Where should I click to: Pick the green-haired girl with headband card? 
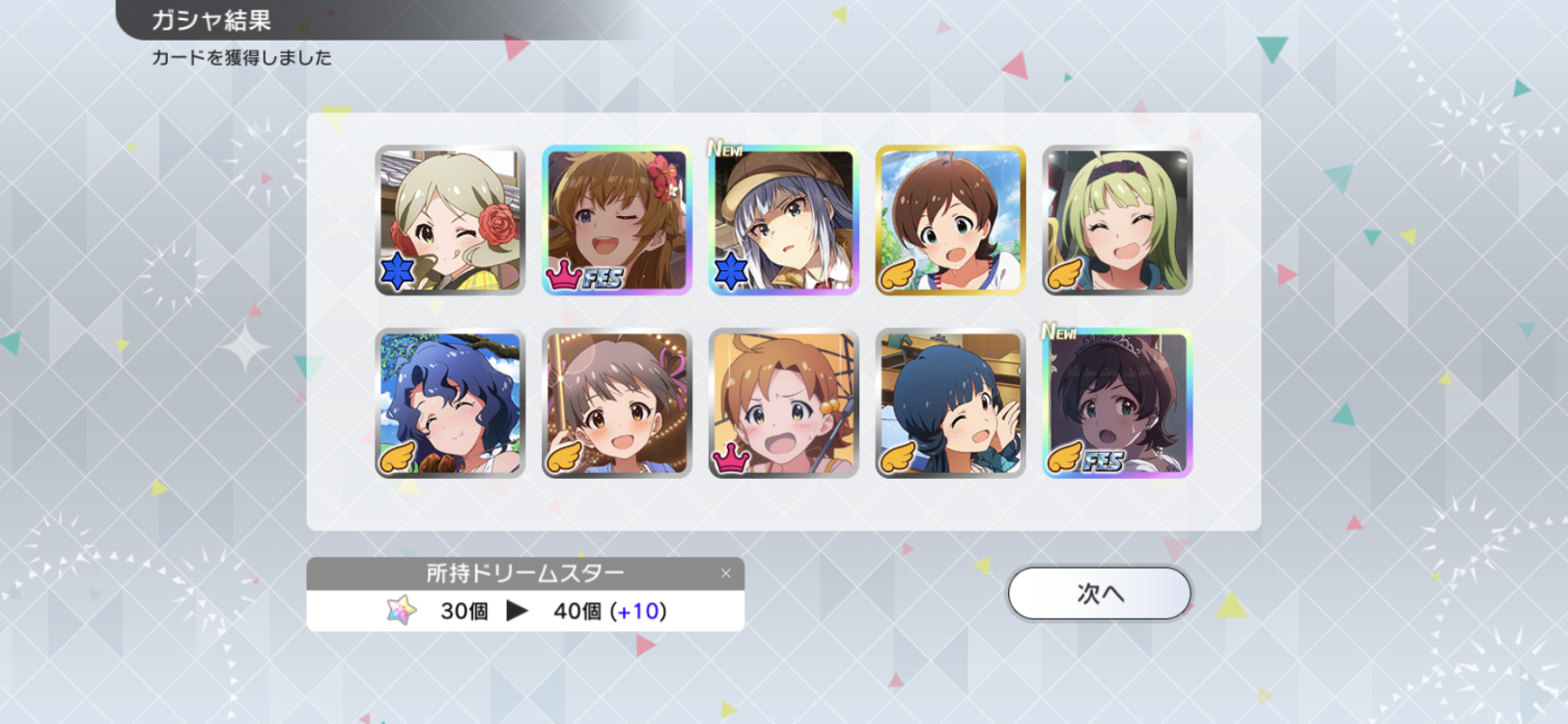point(1117,220)
